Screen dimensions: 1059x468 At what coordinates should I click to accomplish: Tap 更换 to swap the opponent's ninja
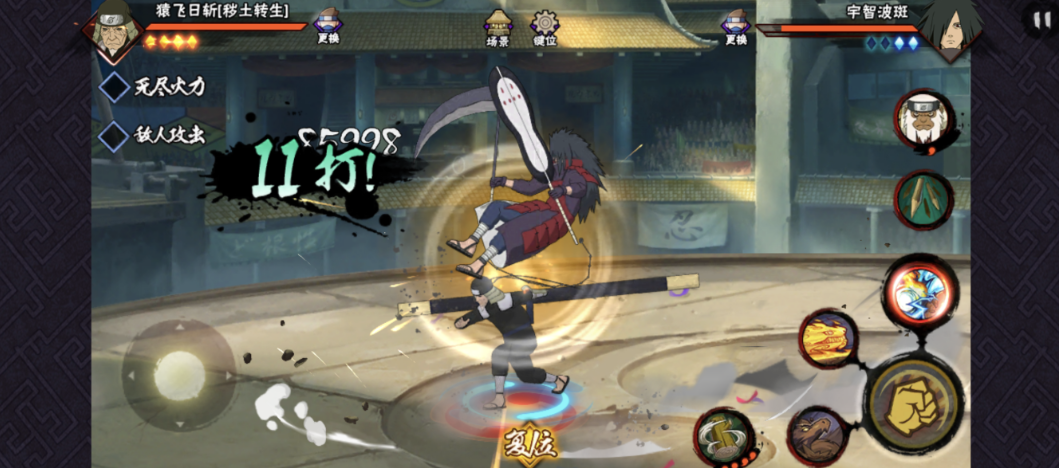point(736,27)
